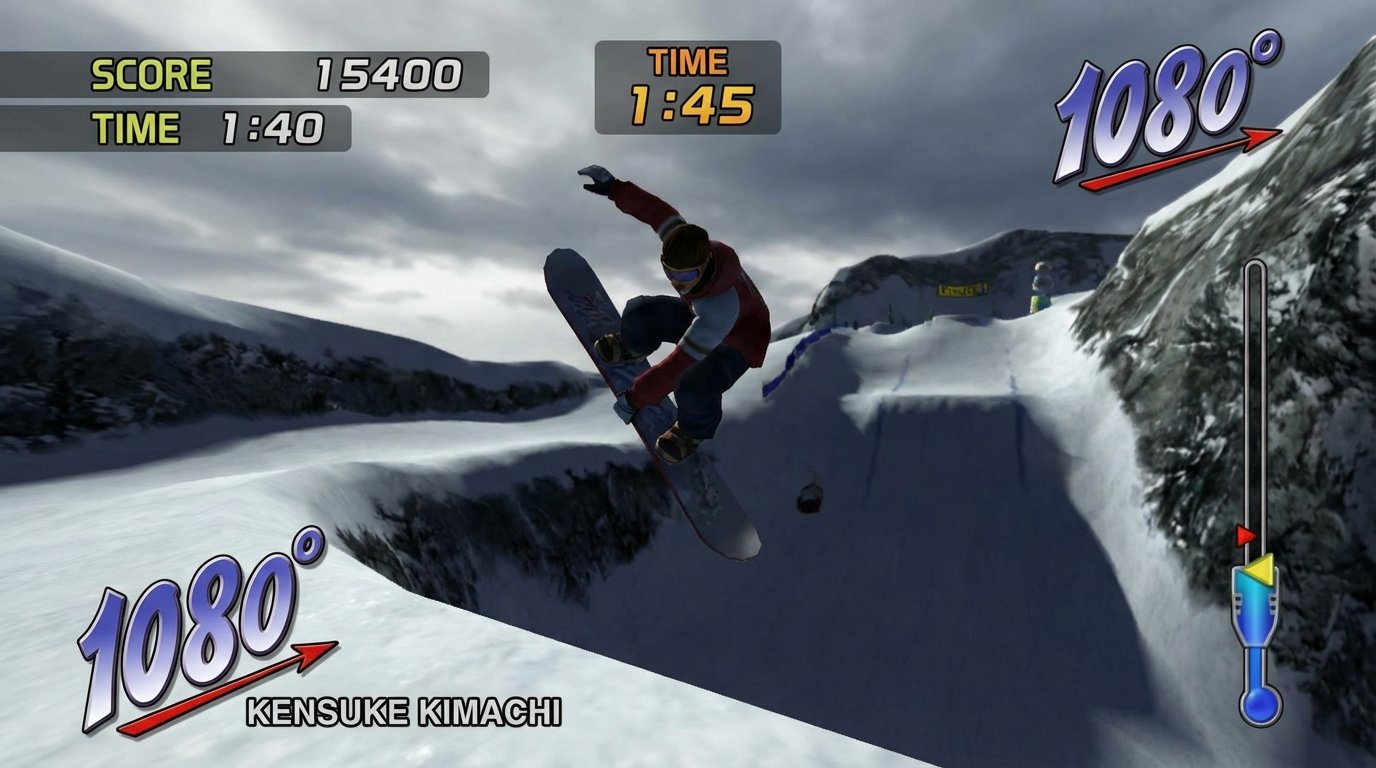The width and height of the screenshot is (1376, 768).
Task: Click the 15400 score value
Action: point(388,72)
